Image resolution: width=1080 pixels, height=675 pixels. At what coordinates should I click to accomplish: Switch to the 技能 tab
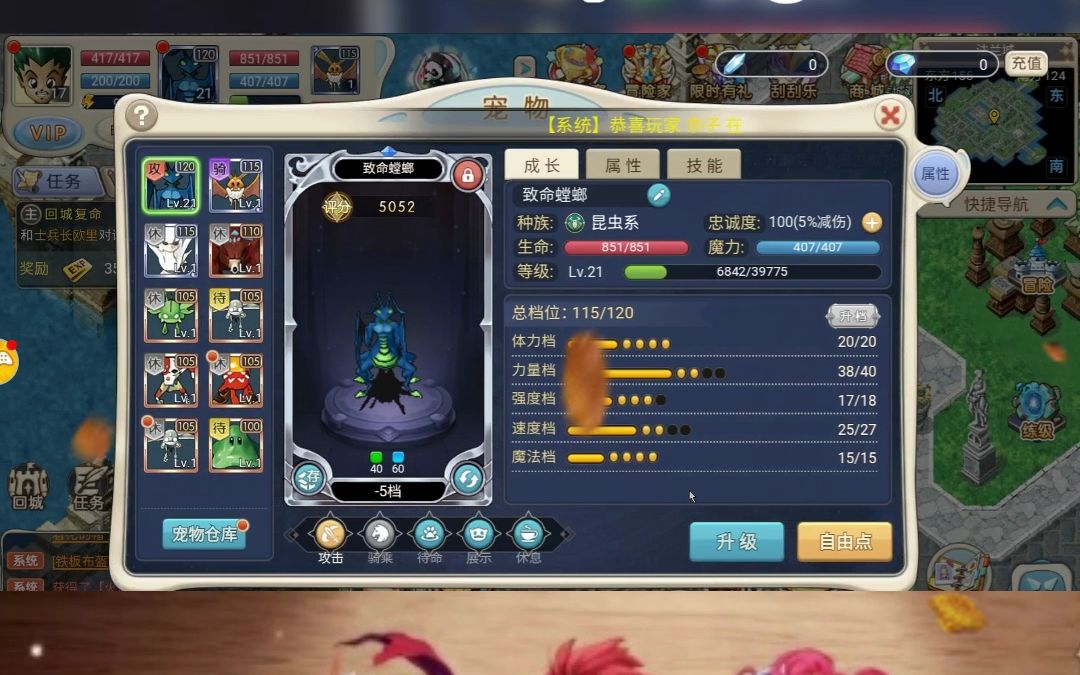(x=703, y=166)
